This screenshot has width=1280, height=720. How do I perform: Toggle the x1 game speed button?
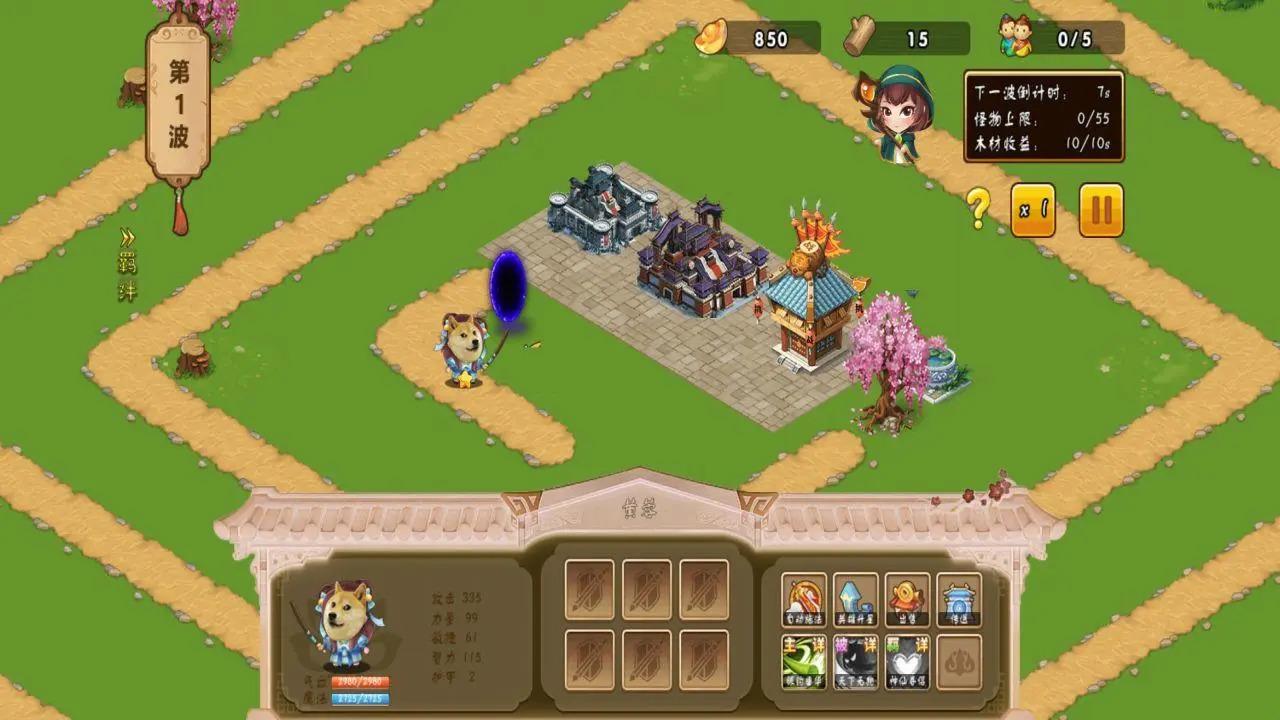pyautogui.click(x=1033, y=210)
